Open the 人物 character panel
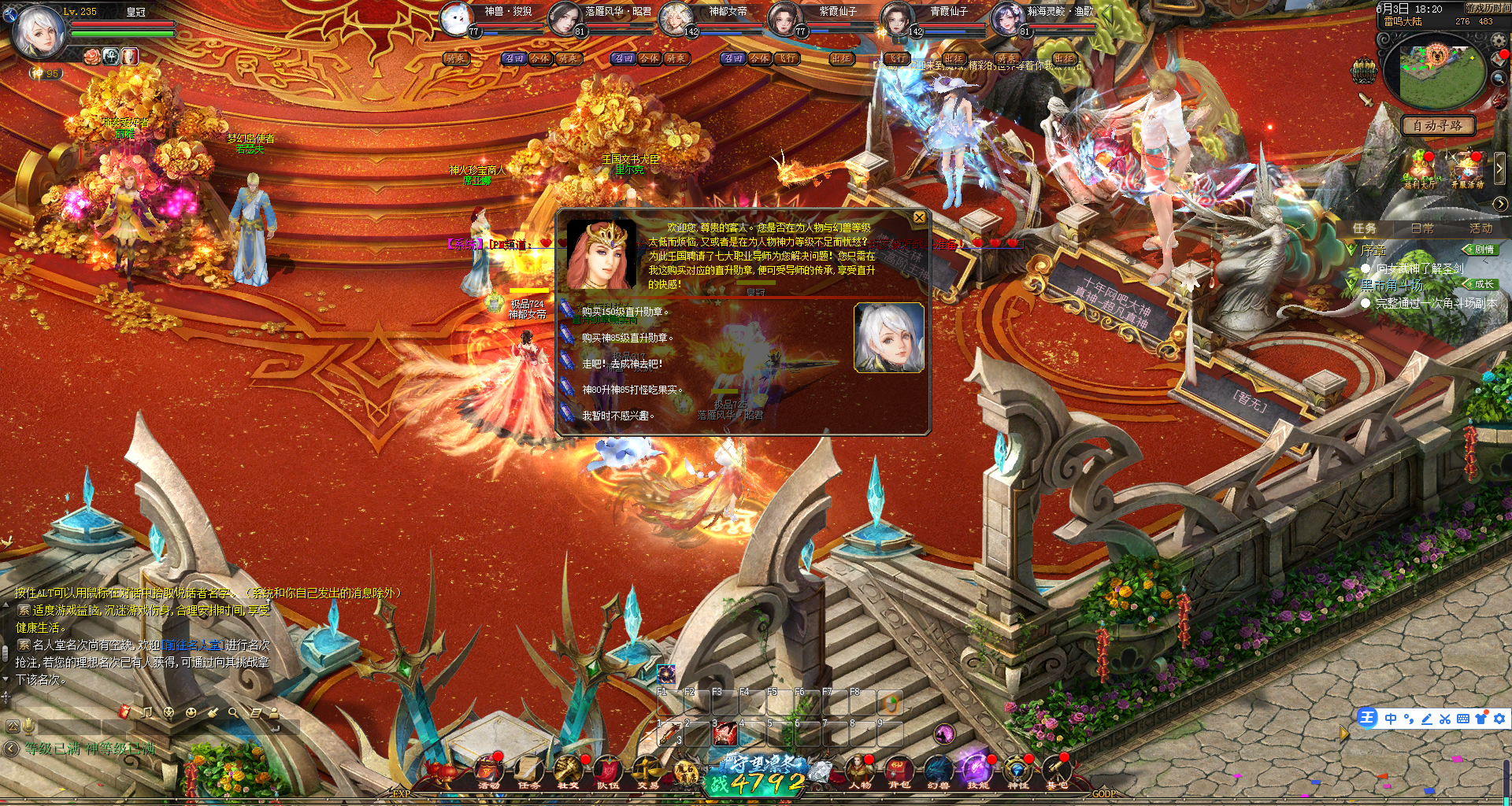The width and height of the screenshot is (1512, 806). (859, 771)
